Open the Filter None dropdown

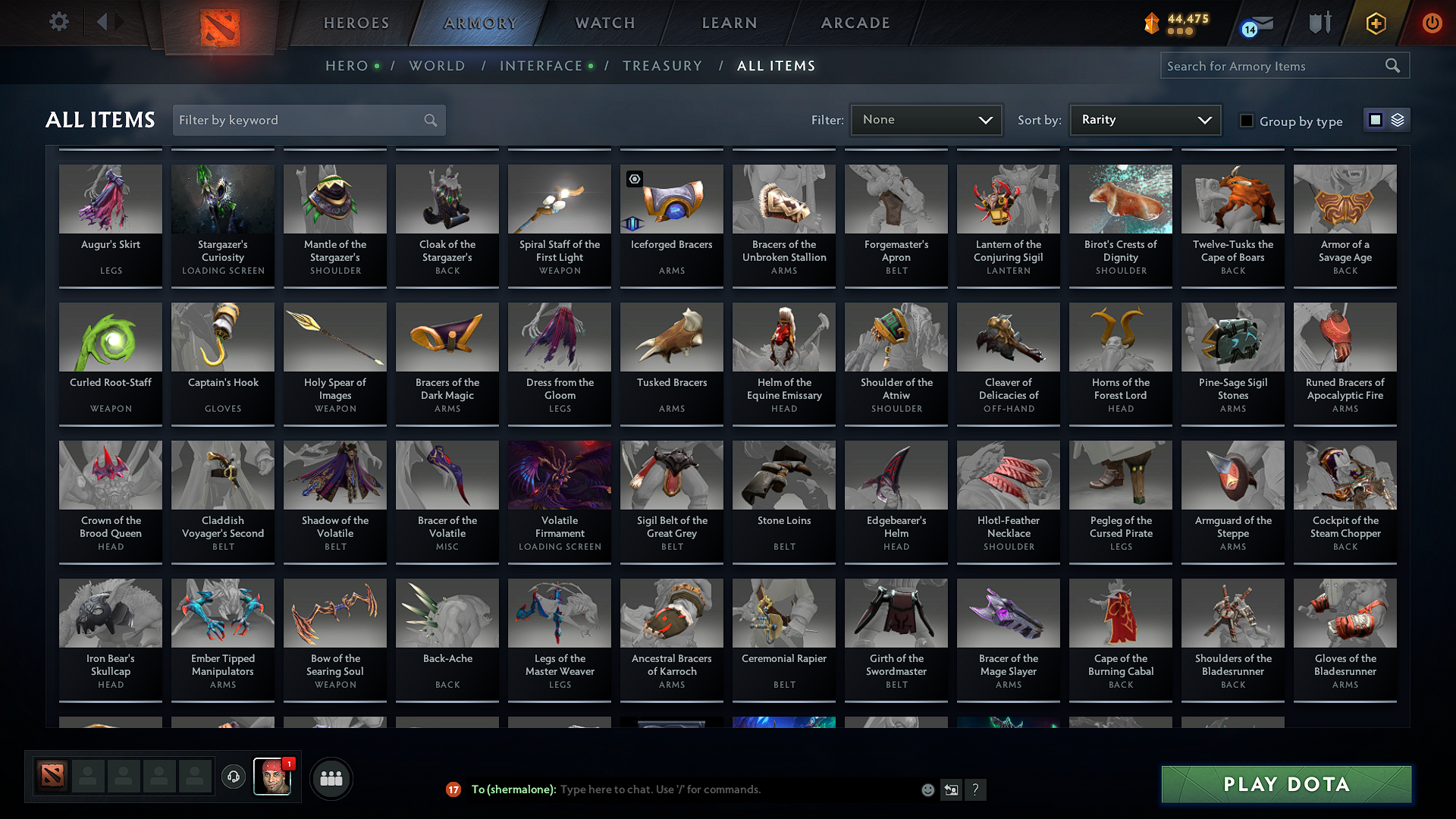(926, 120)
